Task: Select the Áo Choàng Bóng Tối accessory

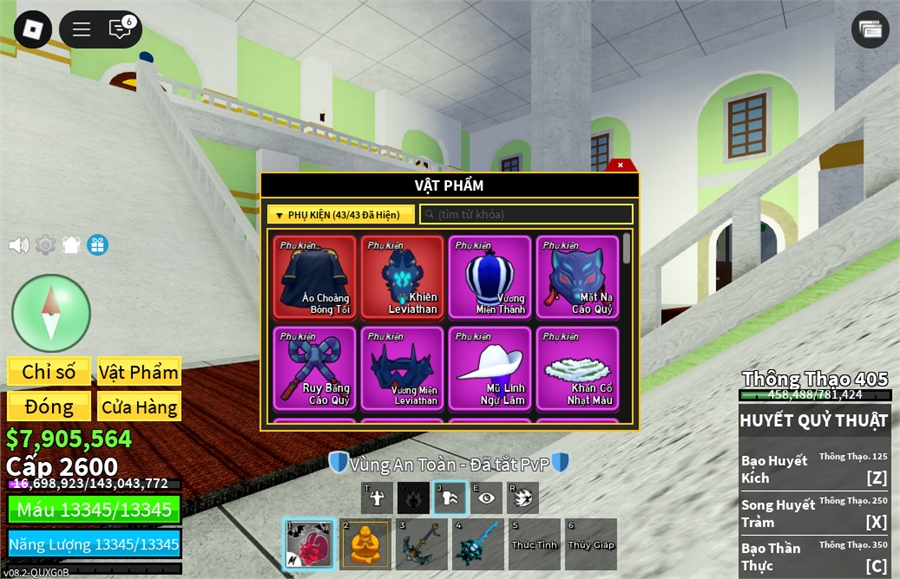Action: [x=314, y=277]
